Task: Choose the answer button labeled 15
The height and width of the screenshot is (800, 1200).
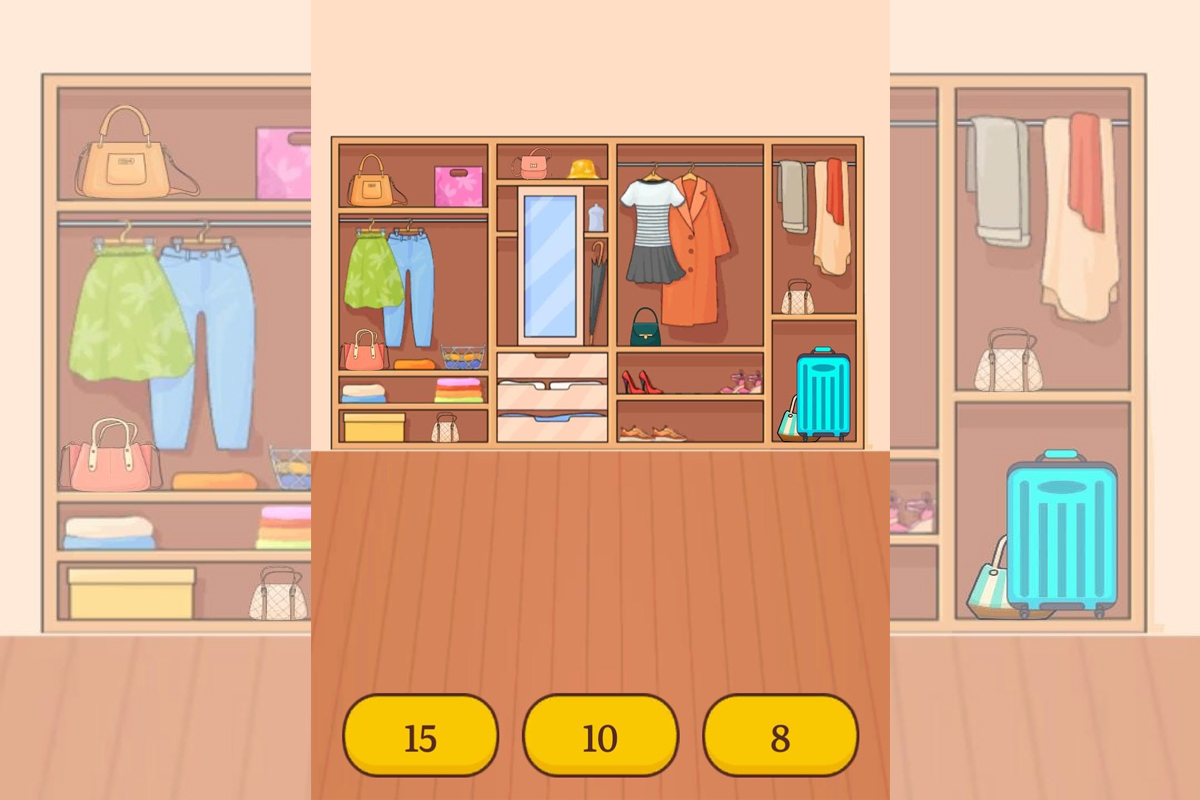Action: click(420, 736)
